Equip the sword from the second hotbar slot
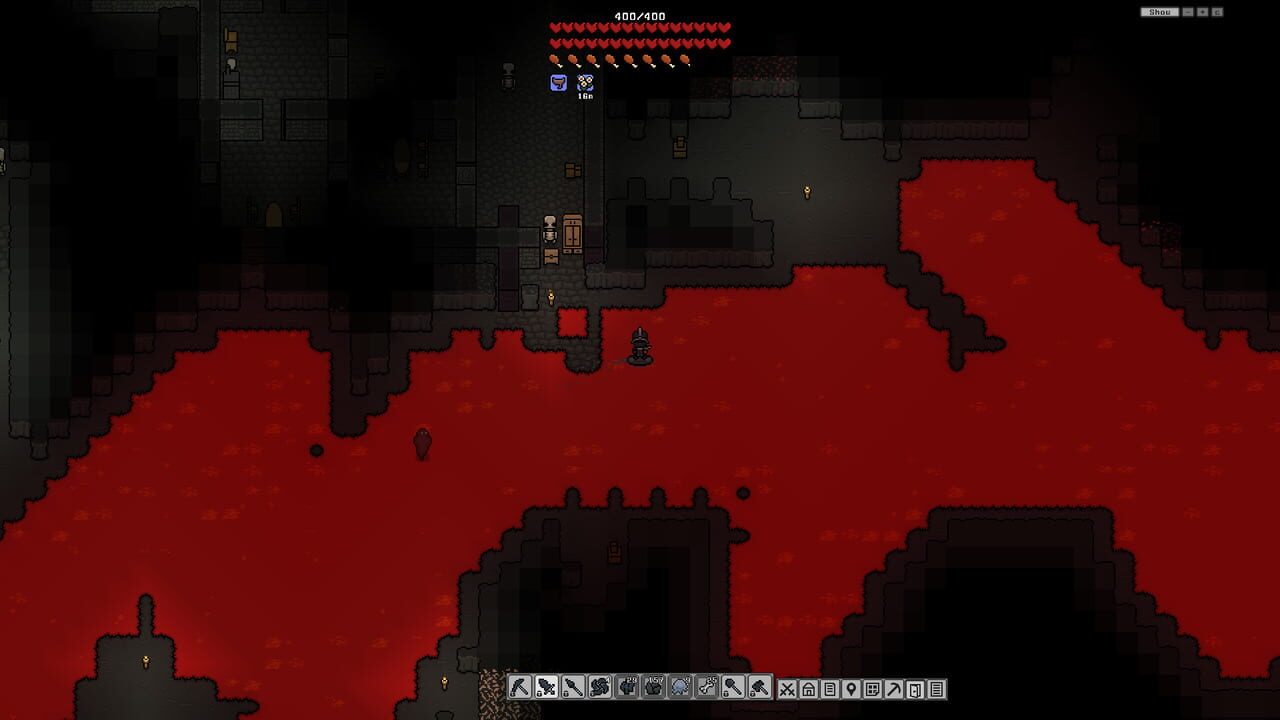This screenshot has height=720, width=1280. [546, 690]
